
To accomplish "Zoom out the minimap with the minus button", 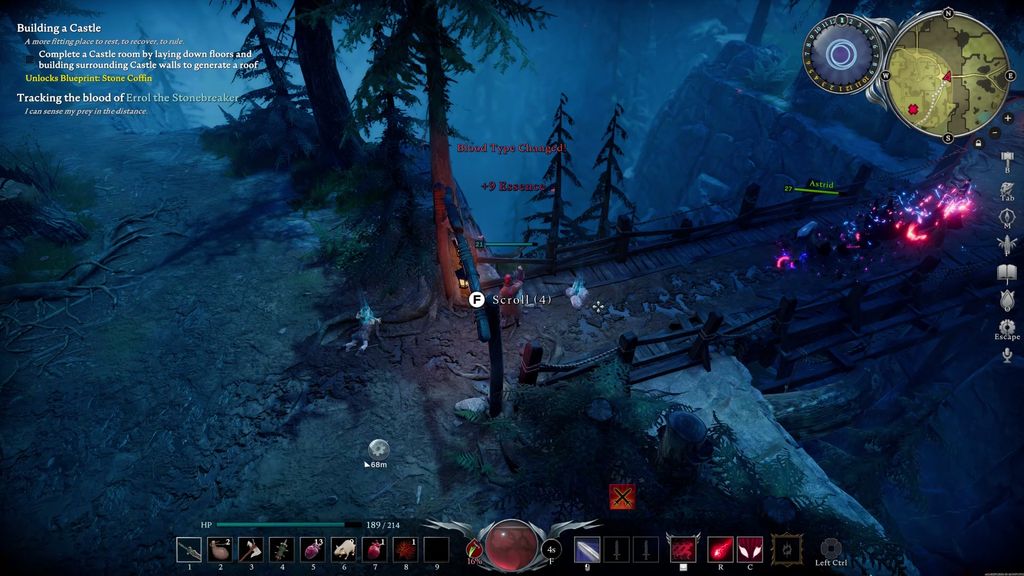I will [x=994, y=132].
